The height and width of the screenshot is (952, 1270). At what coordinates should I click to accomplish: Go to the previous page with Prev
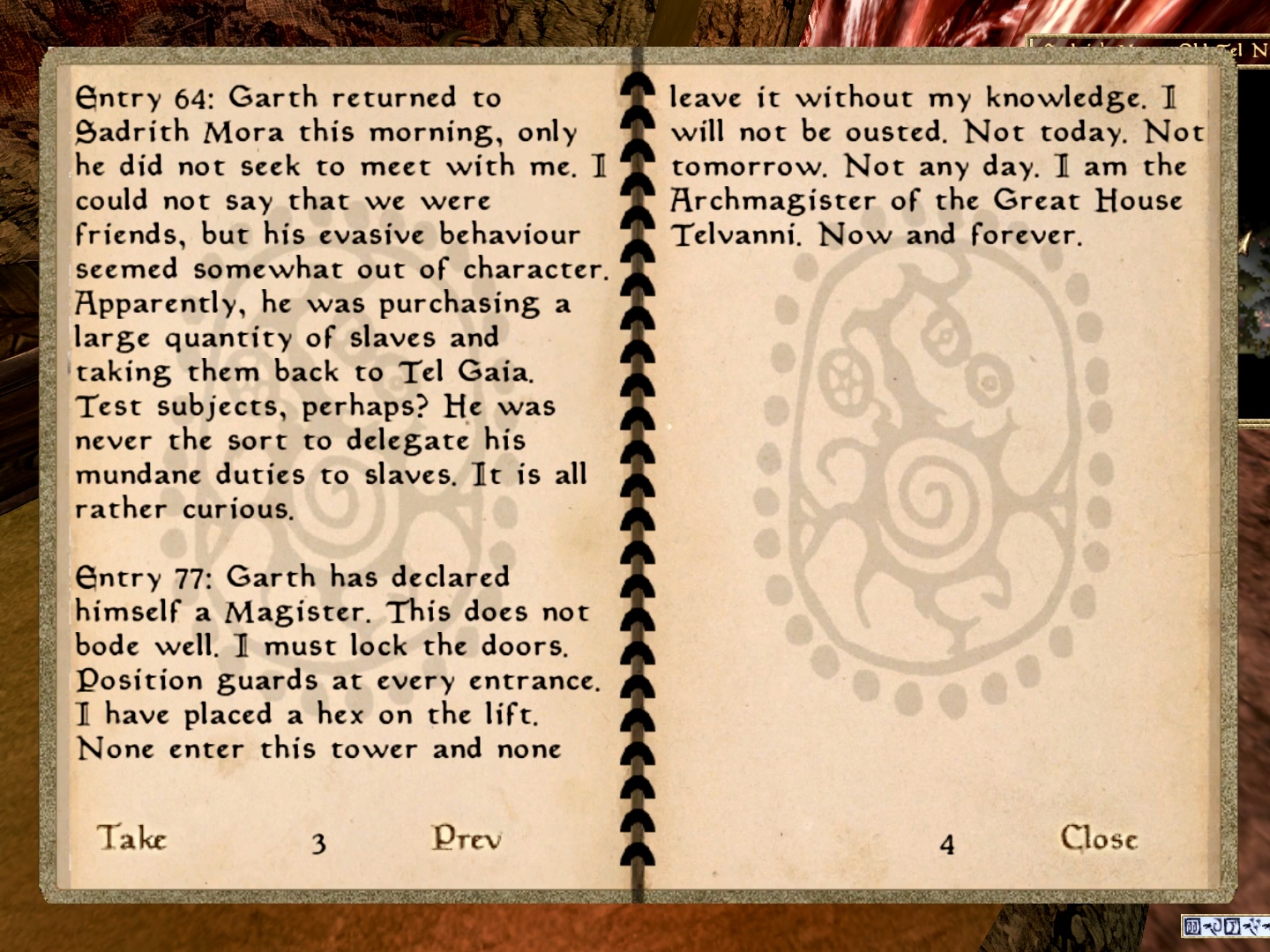[467, 837]
